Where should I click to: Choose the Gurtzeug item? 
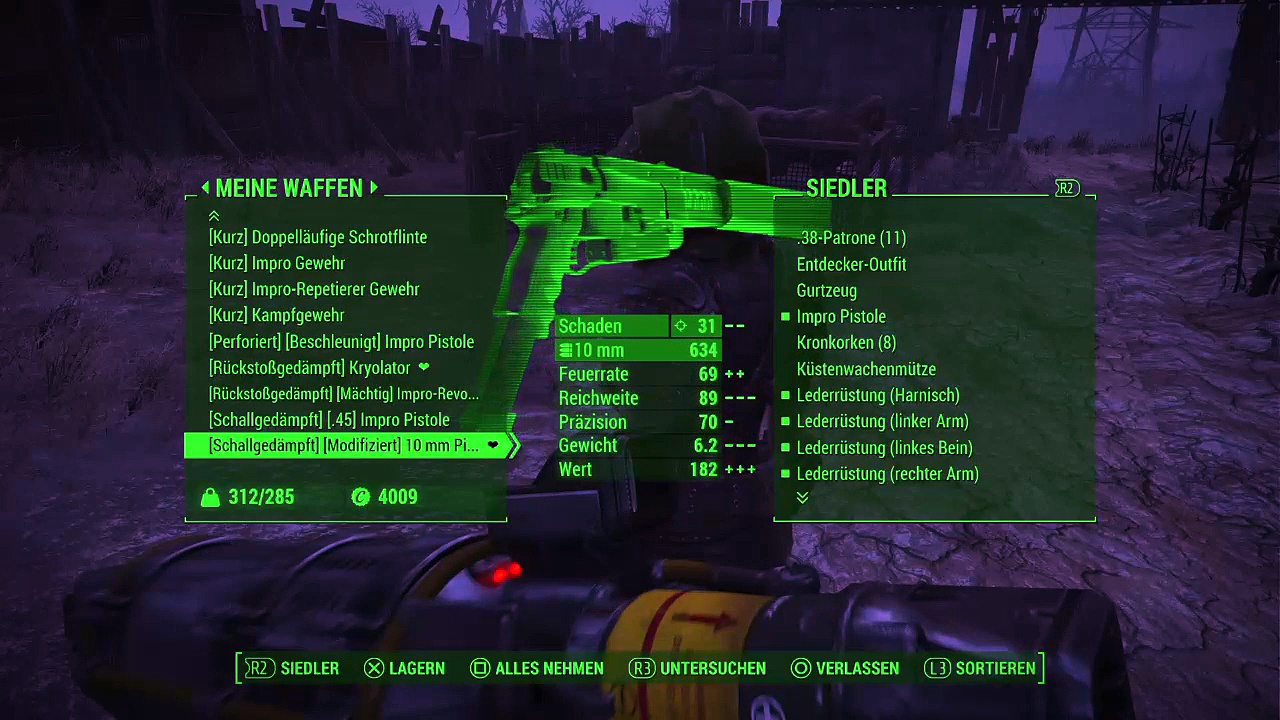click(826, 290)
